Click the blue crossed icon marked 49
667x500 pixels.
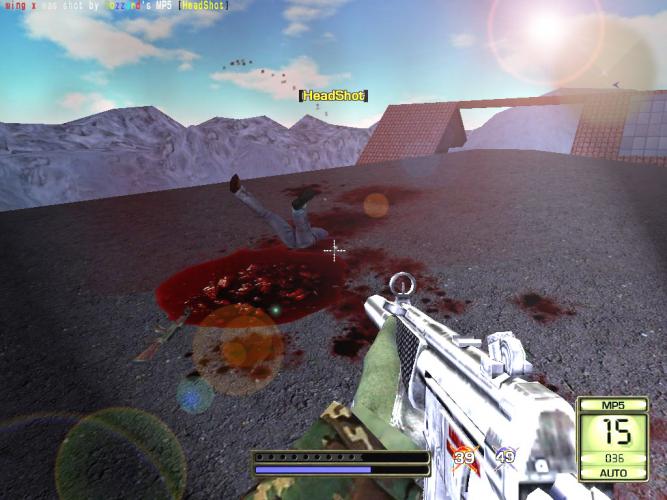(505, 458)
